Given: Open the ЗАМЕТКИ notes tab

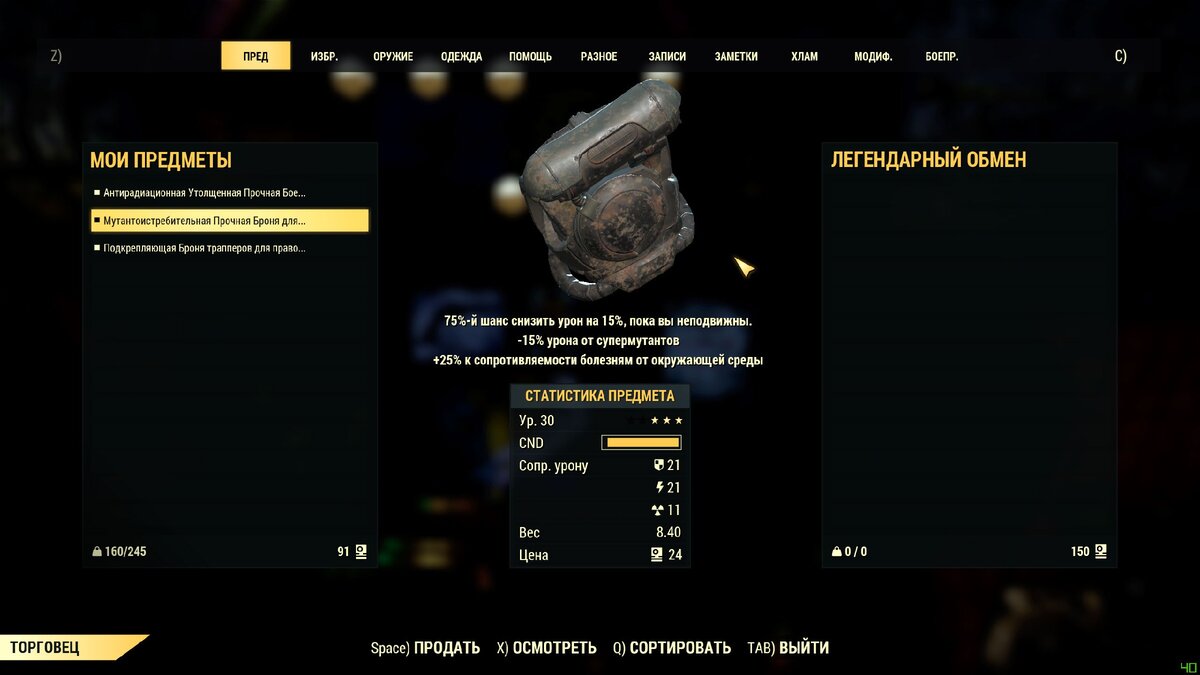Looking at the screenshot, I should tap(736, 57).
